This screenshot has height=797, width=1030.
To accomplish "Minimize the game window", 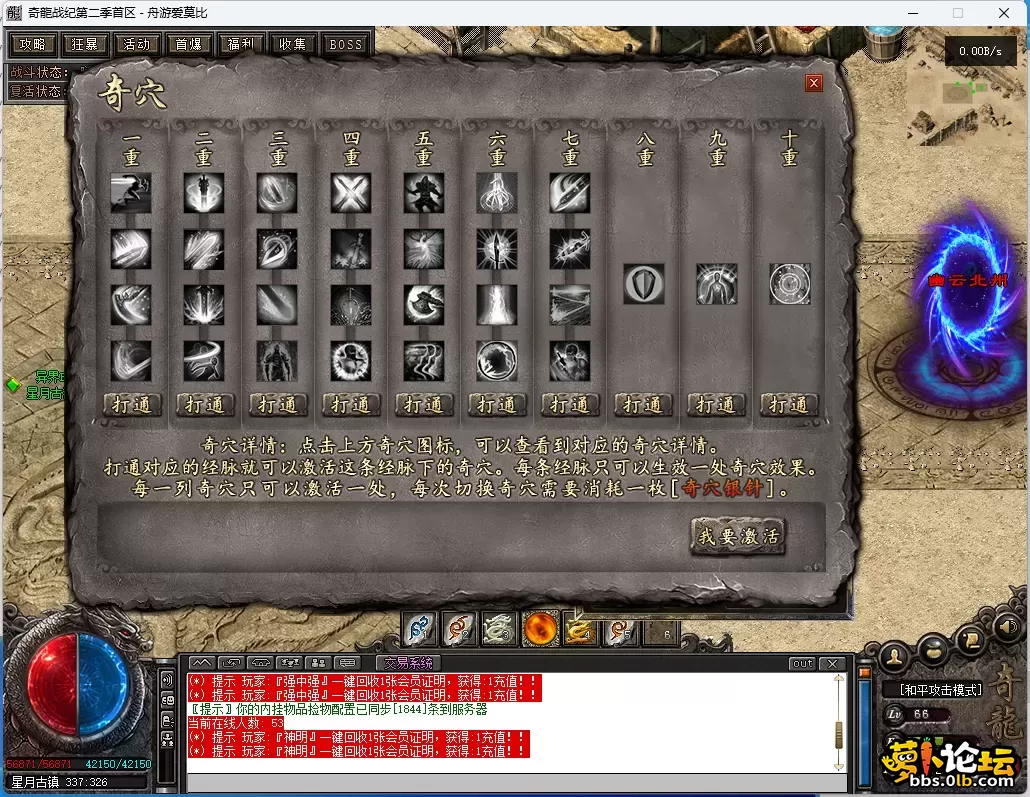I will click(x=911, y=14).
